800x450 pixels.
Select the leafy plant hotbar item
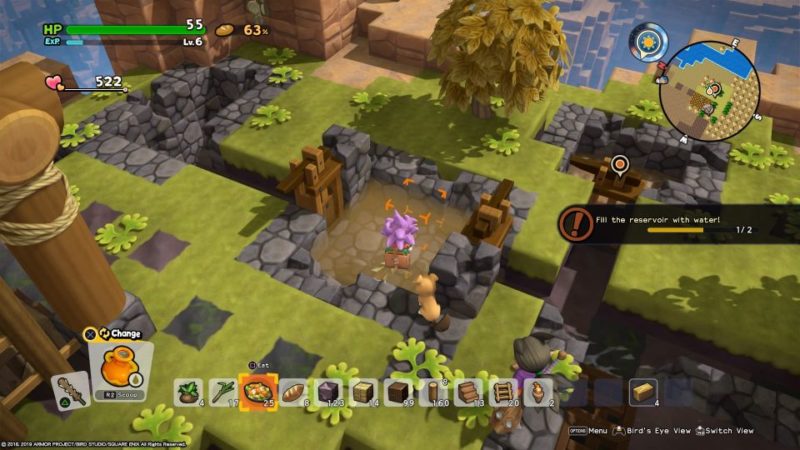(x=188, y=392)
